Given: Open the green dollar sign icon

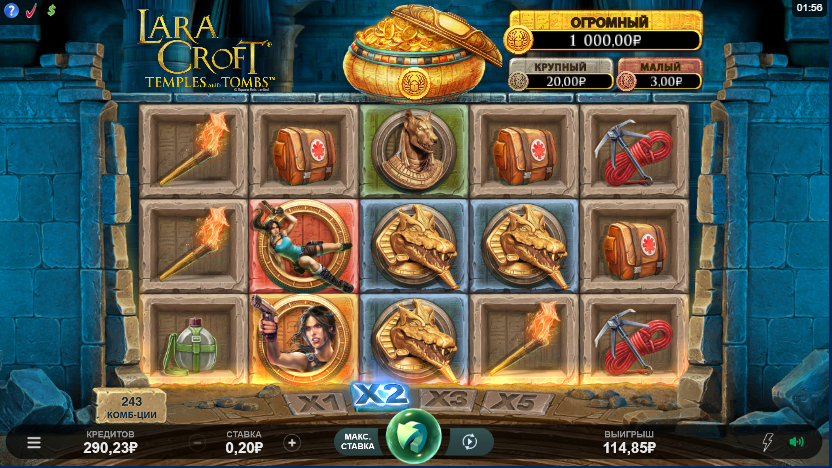Looking at the screenshot, I should (x=51, y=9).
